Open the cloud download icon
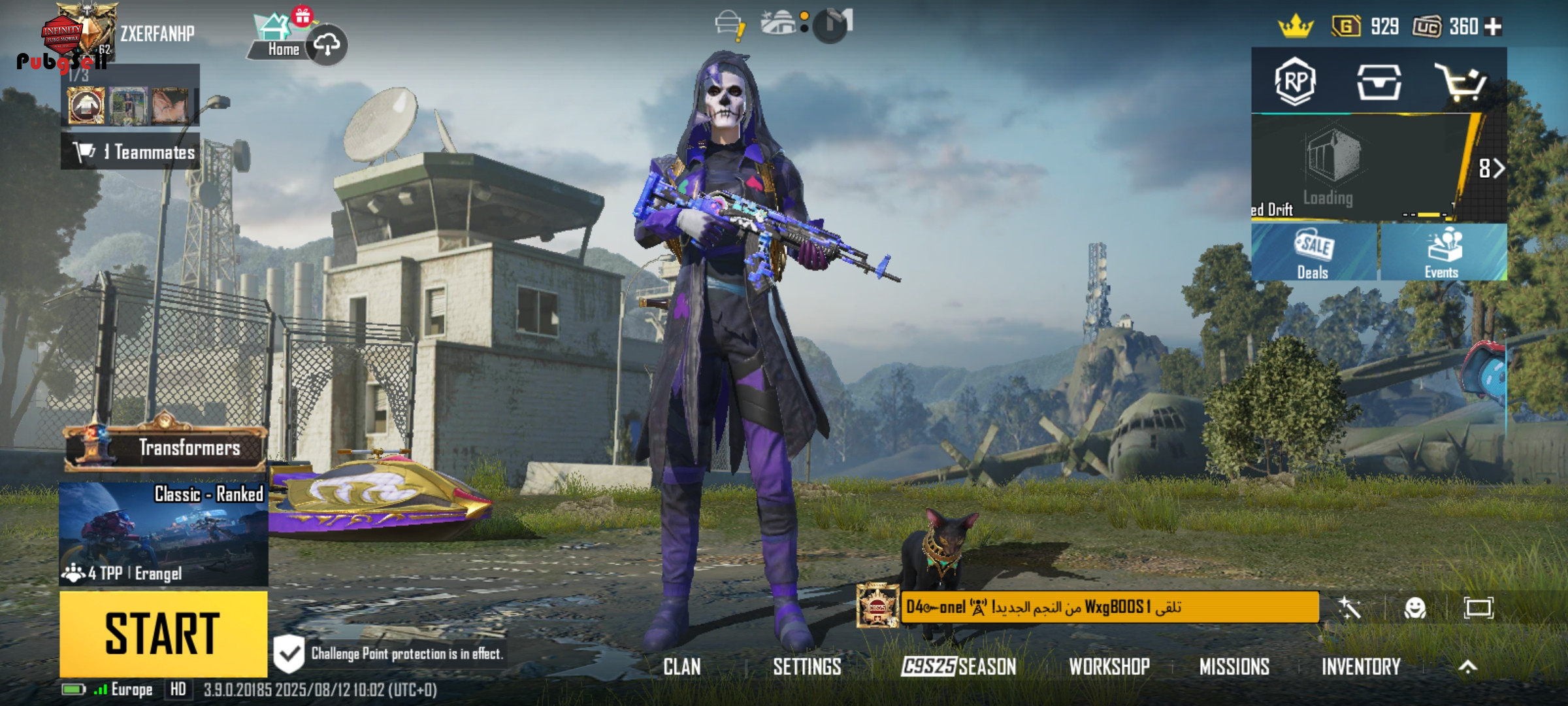This screenshot has height=706, width=1568. [x=327, y=44]
